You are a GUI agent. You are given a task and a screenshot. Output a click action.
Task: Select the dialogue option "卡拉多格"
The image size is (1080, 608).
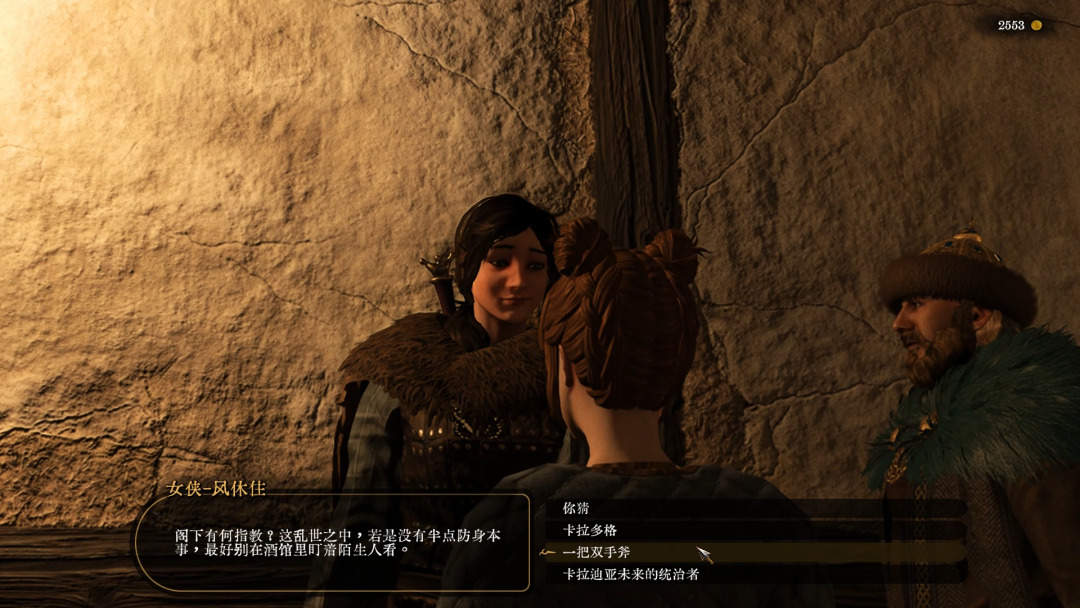(590, 530)
